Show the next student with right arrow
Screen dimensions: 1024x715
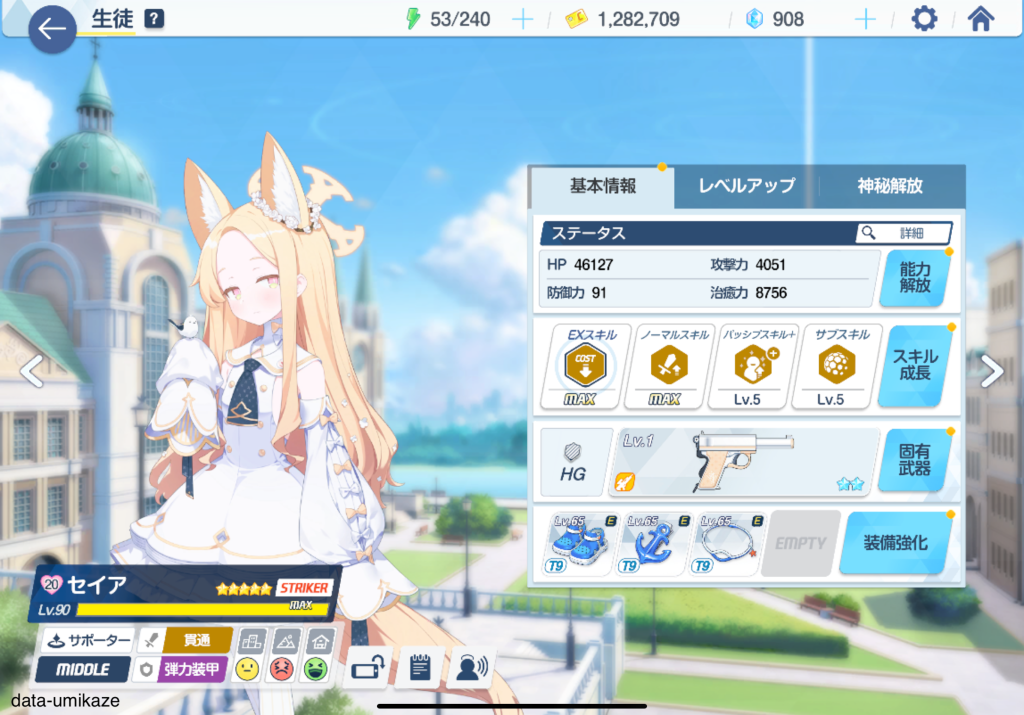(991, 372)
